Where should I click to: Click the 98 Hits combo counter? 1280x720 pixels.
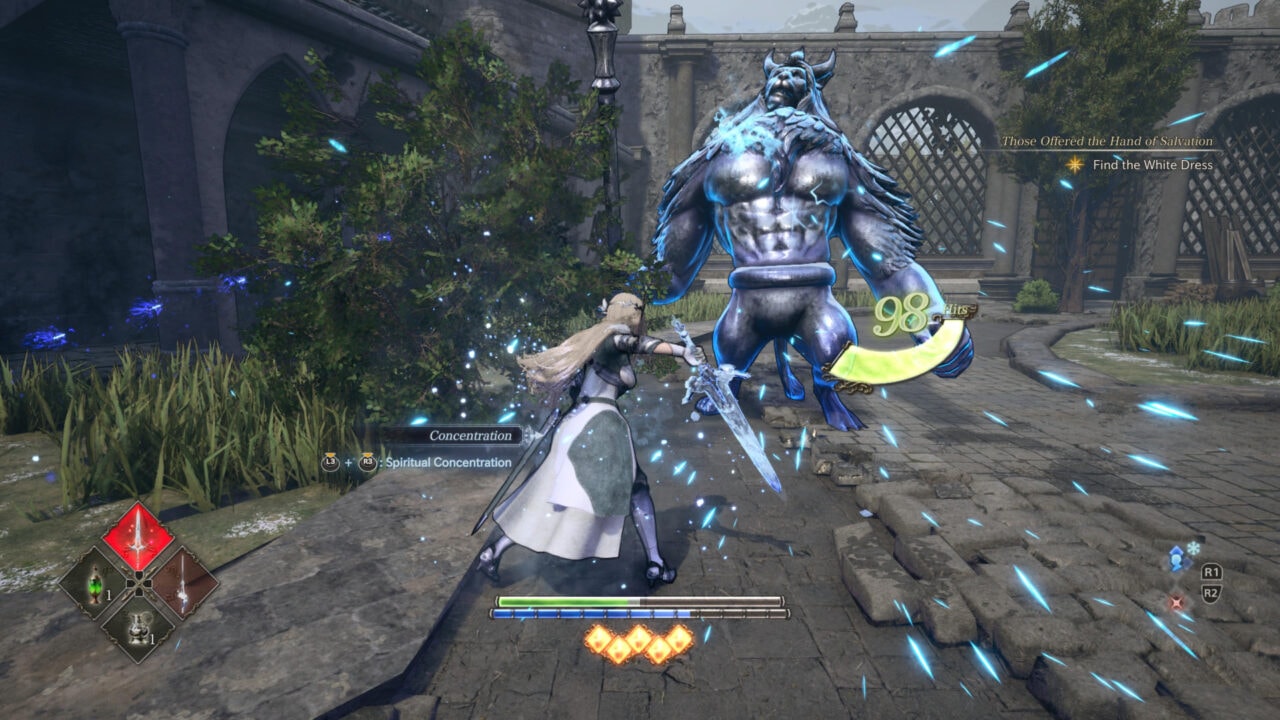pos(906,311)
